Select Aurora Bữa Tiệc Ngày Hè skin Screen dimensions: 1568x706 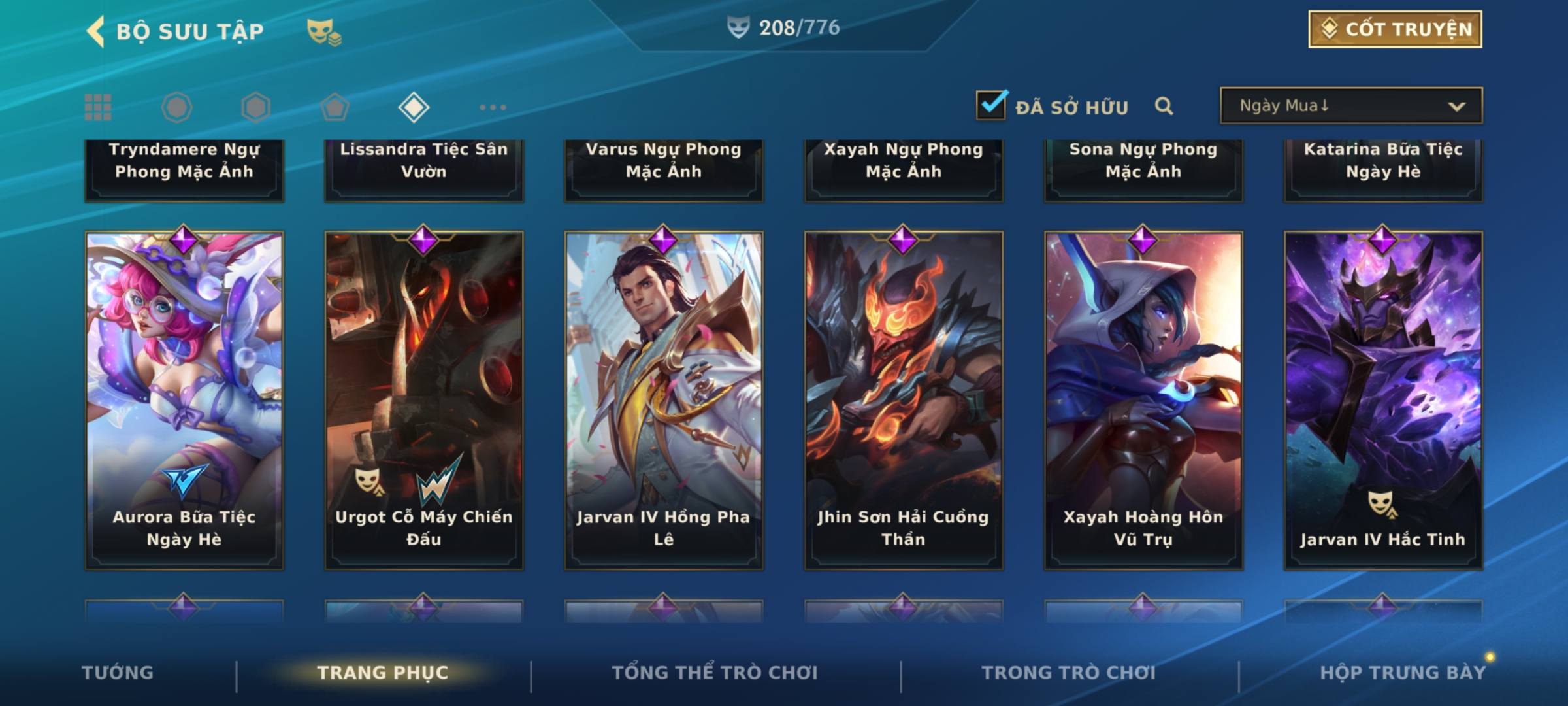pyautogui.click(x=184, y=400)
